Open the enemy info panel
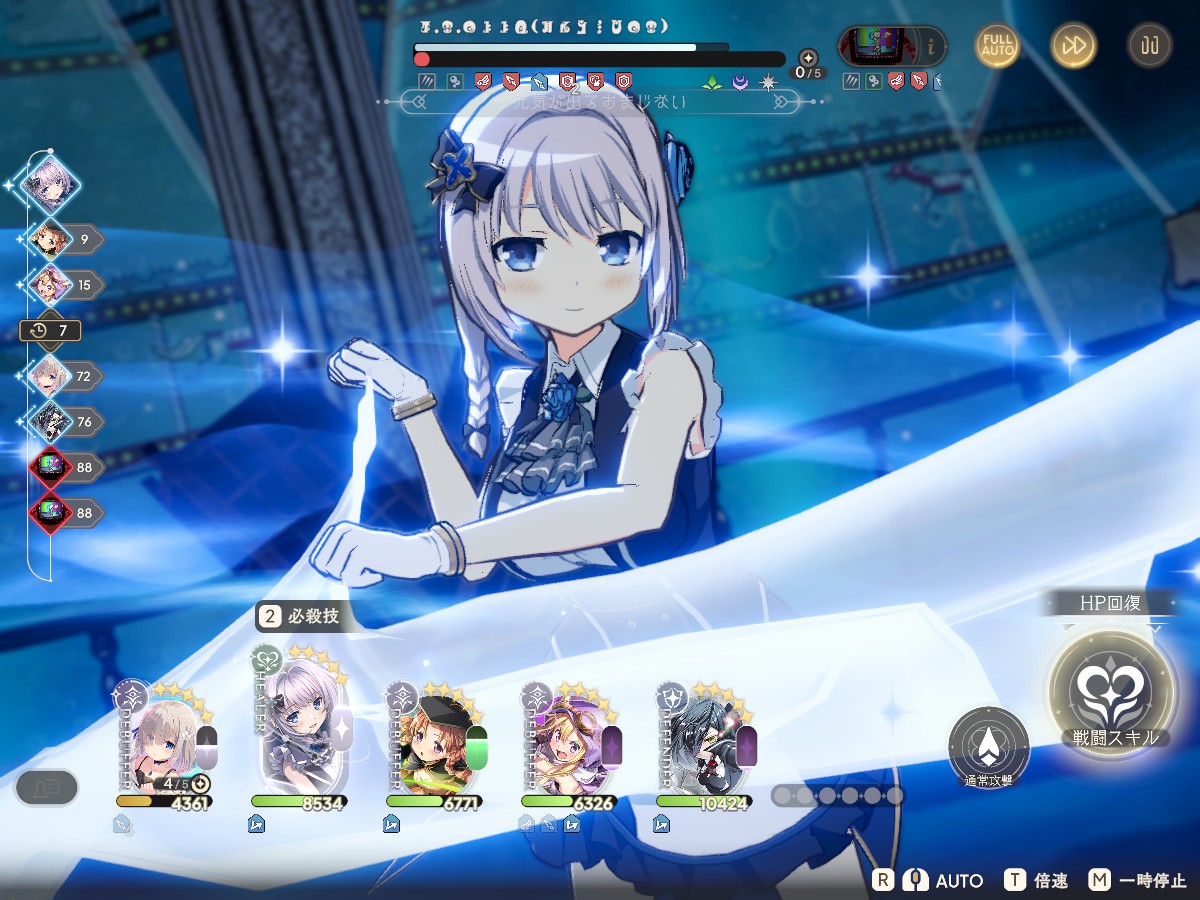 (931, 45)
